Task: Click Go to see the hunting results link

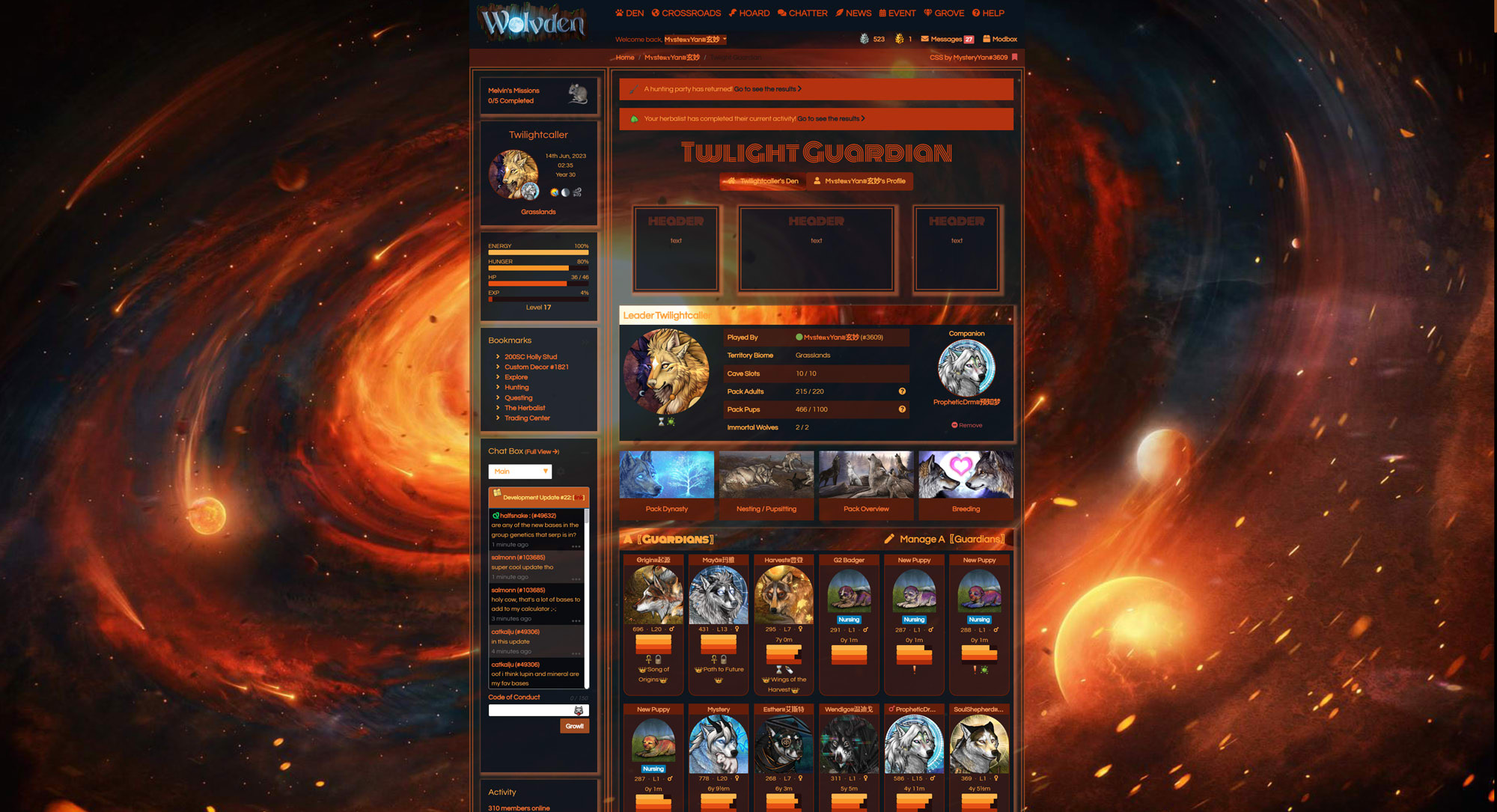Action: 765,88
